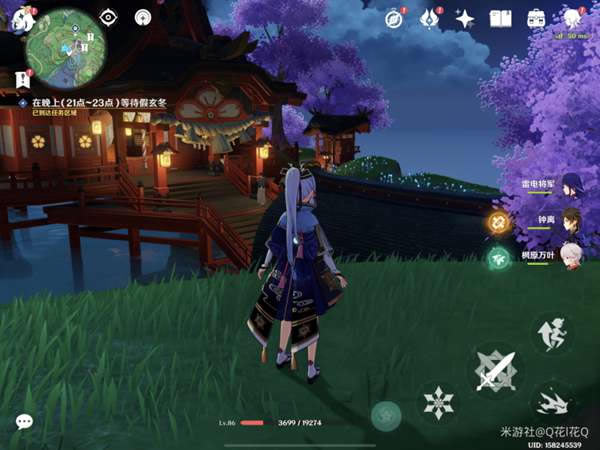Open the chat speech bubble

tap(24, 422)
